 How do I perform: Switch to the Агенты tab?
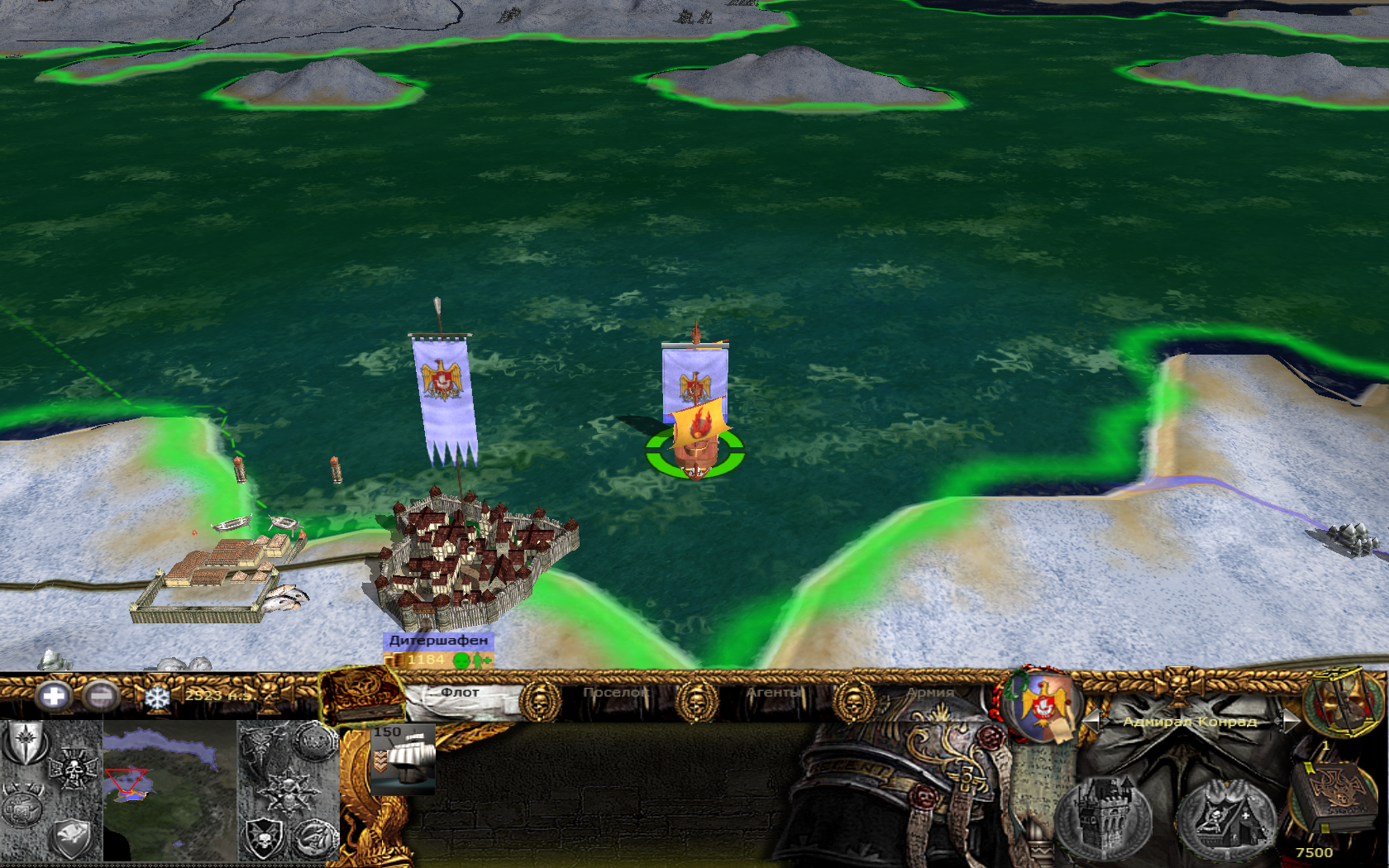pos(774,693)
